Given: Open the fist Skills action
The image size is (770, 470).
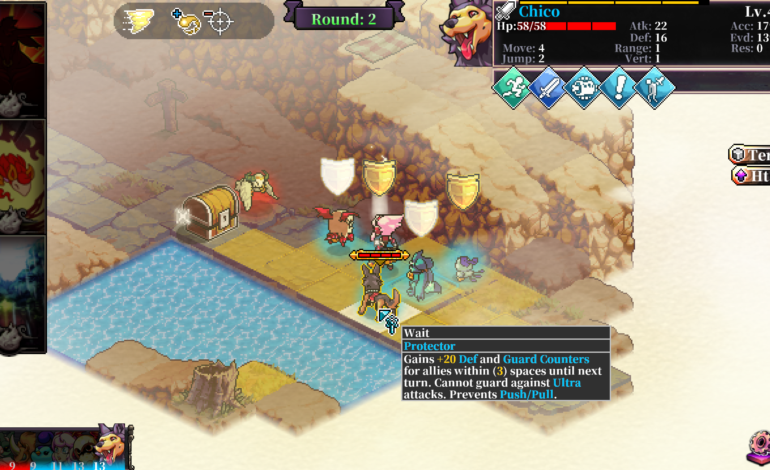Looking at the screenshot, I should (583, 86).
